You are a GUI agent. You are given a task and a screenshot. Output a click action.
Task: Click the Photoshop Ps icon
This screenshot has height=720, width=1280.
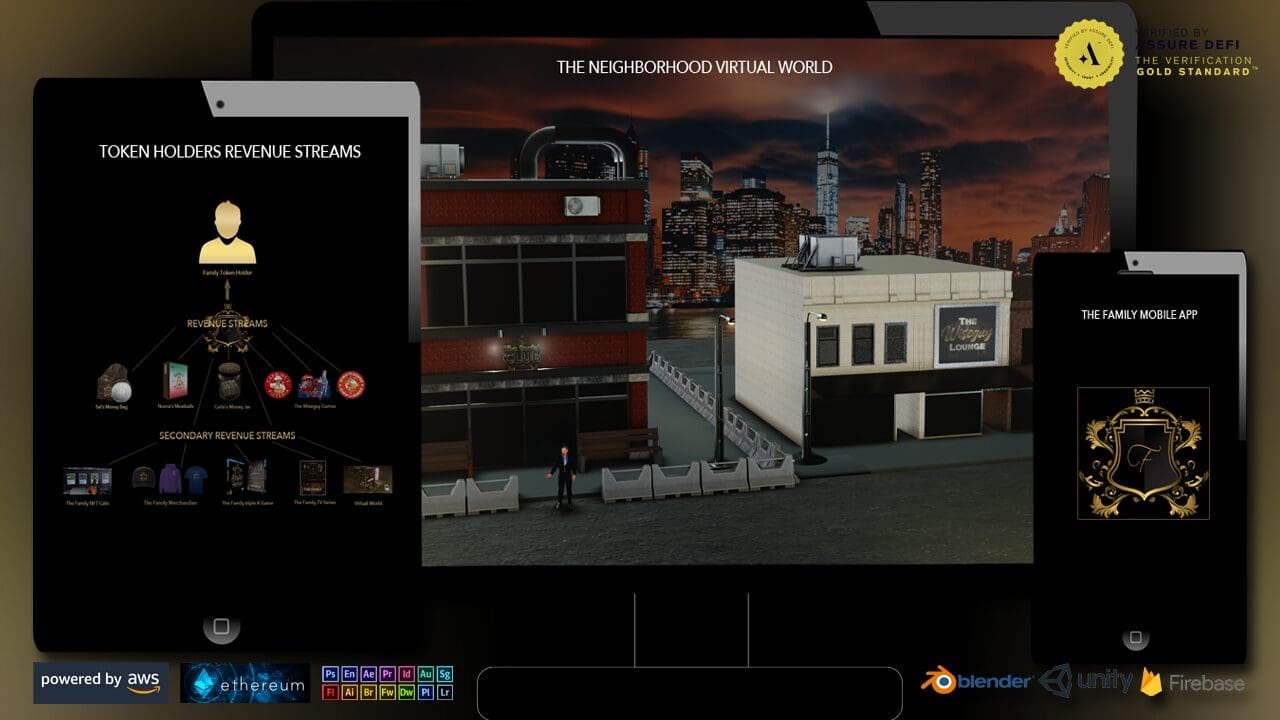click(x=330, y=674)
